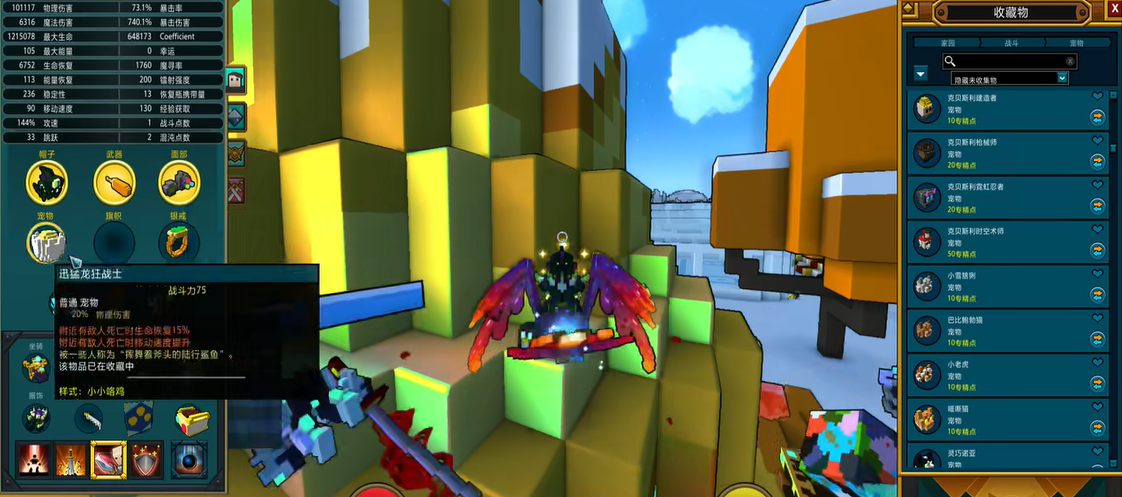Switch to the 宠物 tab
Screen dimensions: 1122x497
[1076, 43]
